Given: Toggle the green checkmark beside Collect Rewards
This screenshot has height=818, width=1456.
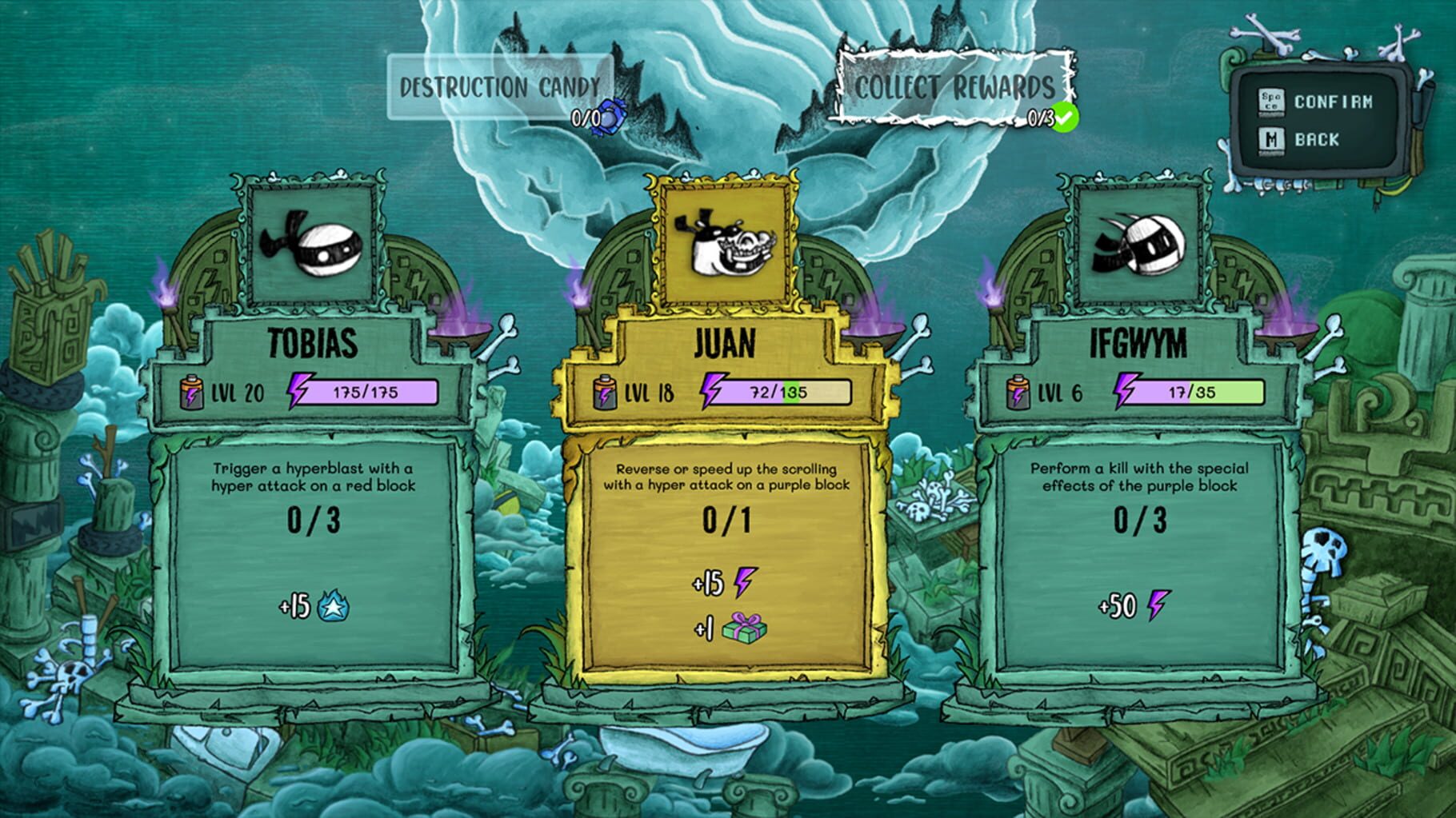Looking at the screenshot, I should click(1066, 117).
